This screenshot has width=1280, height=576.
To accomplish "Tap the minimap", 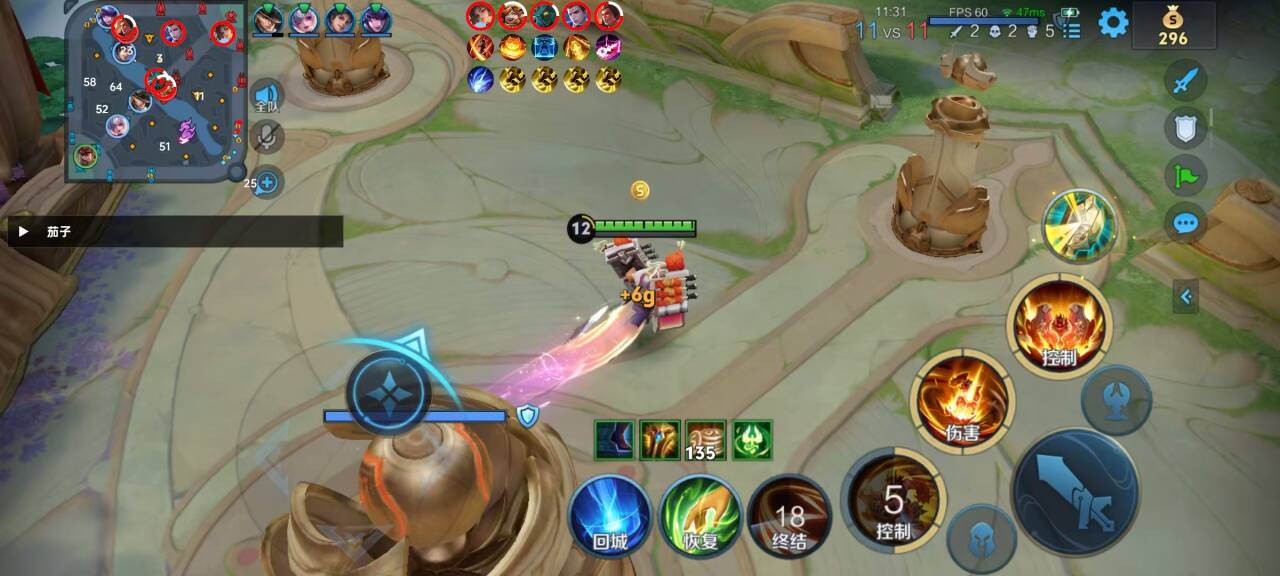I will (x=154, y=92).
